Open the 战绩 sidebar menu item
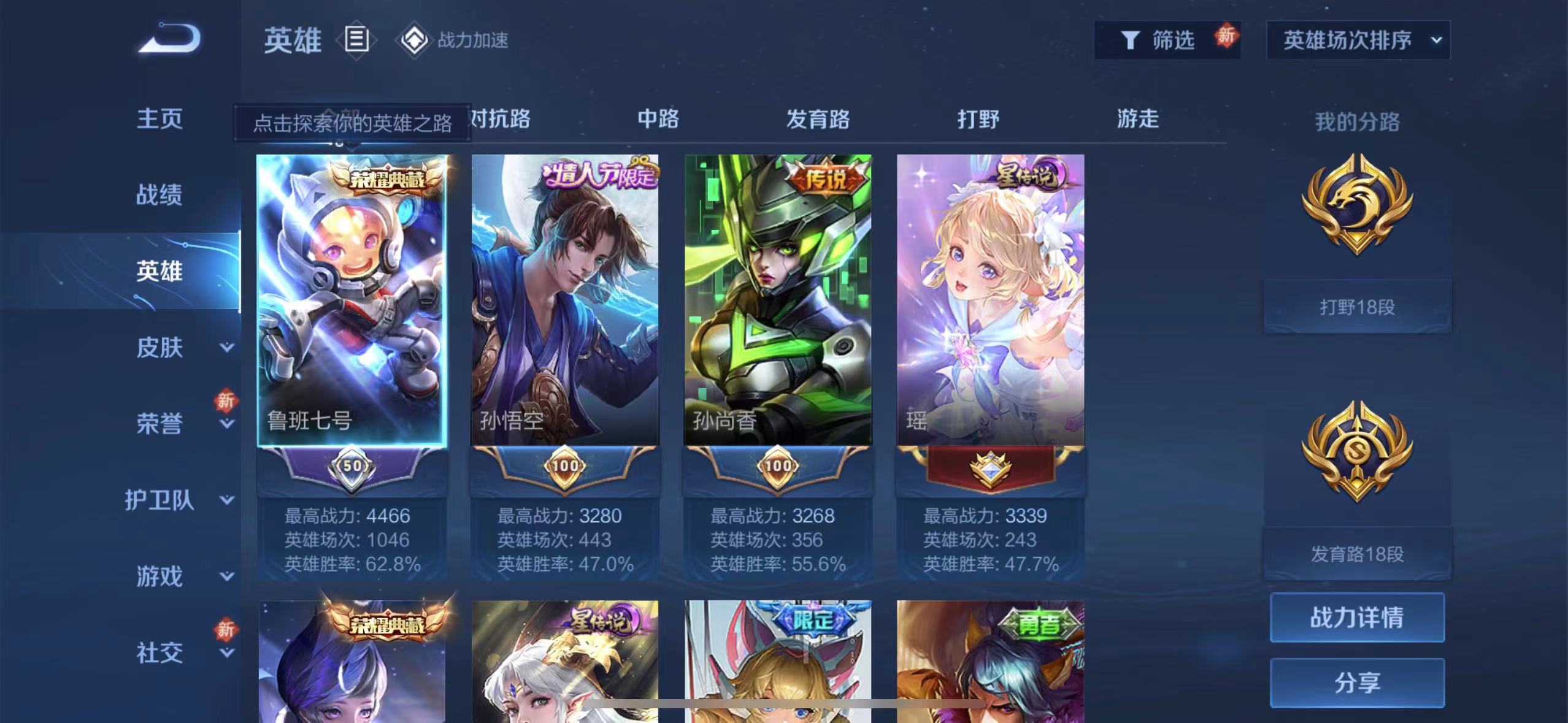1568x723 pixels. coord(158,195)
